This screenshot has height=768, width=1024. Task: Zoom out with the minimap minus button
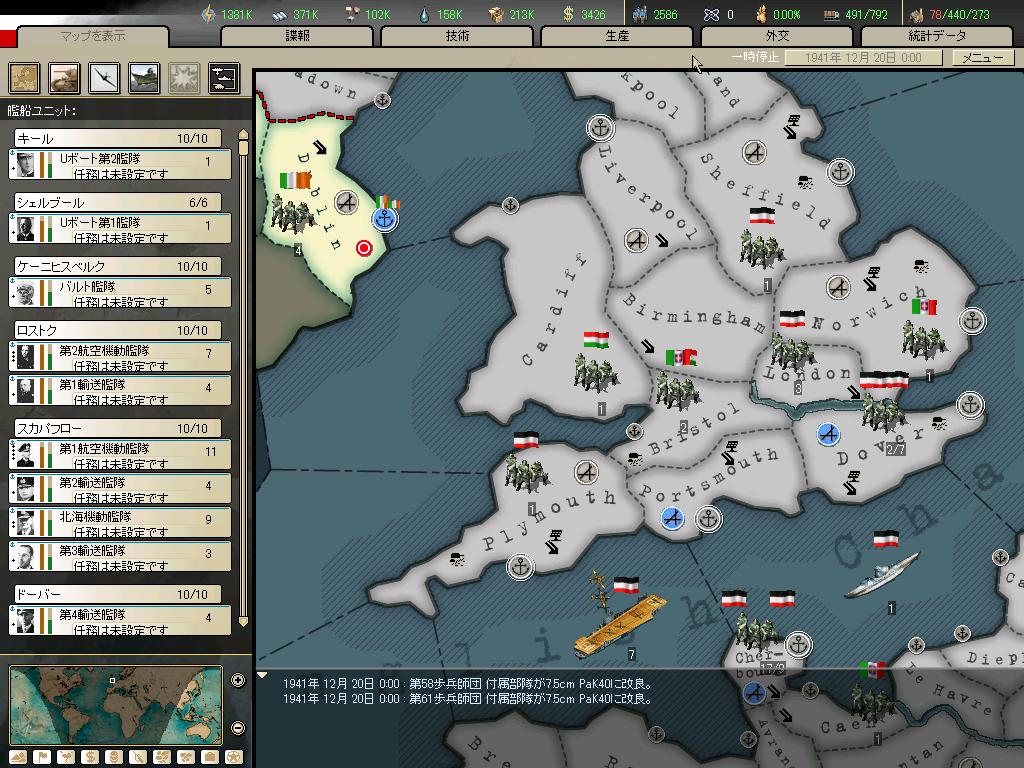238,727
